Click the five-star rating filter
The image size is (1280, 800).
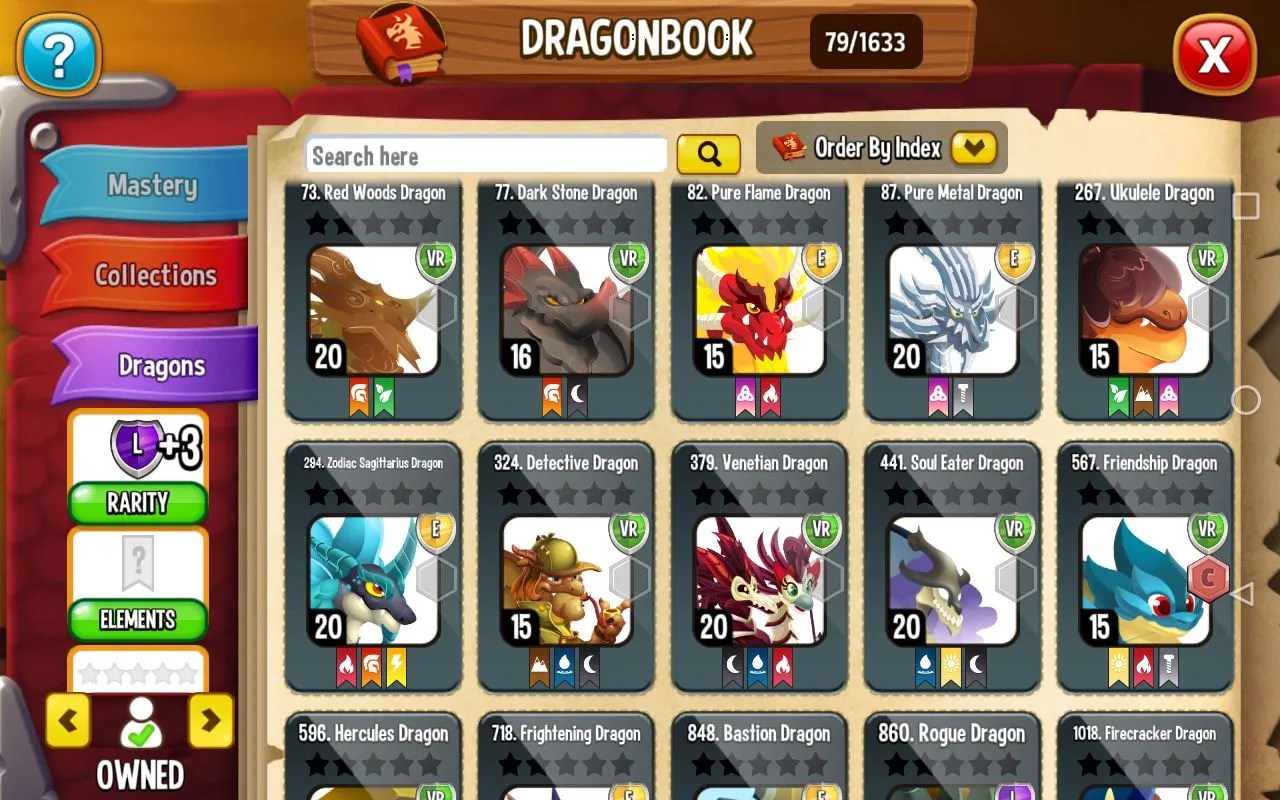137,672
